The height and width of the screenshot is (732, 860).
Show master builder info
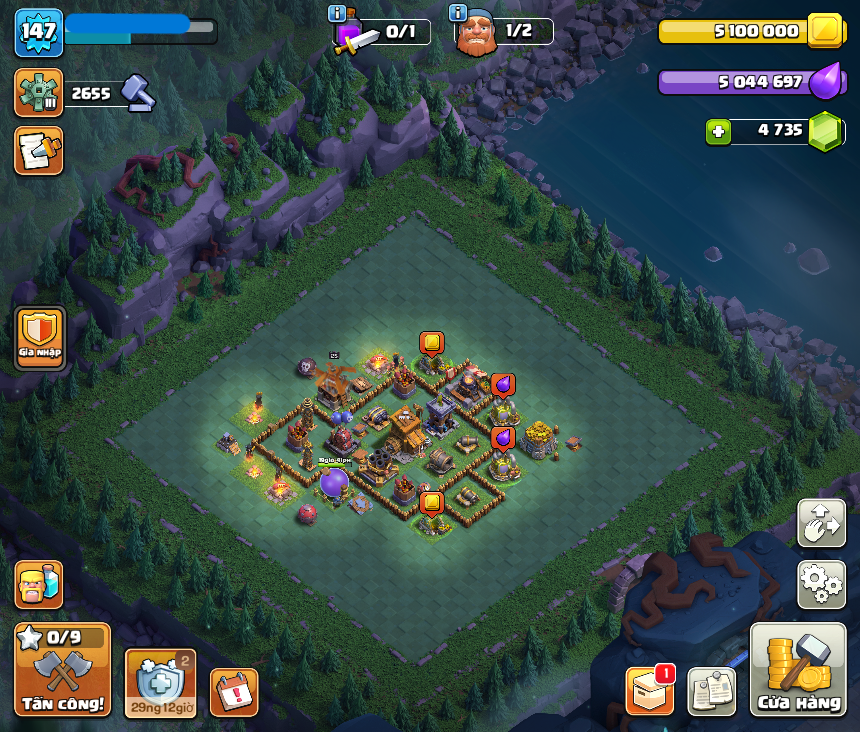click(x=458, y=13)
